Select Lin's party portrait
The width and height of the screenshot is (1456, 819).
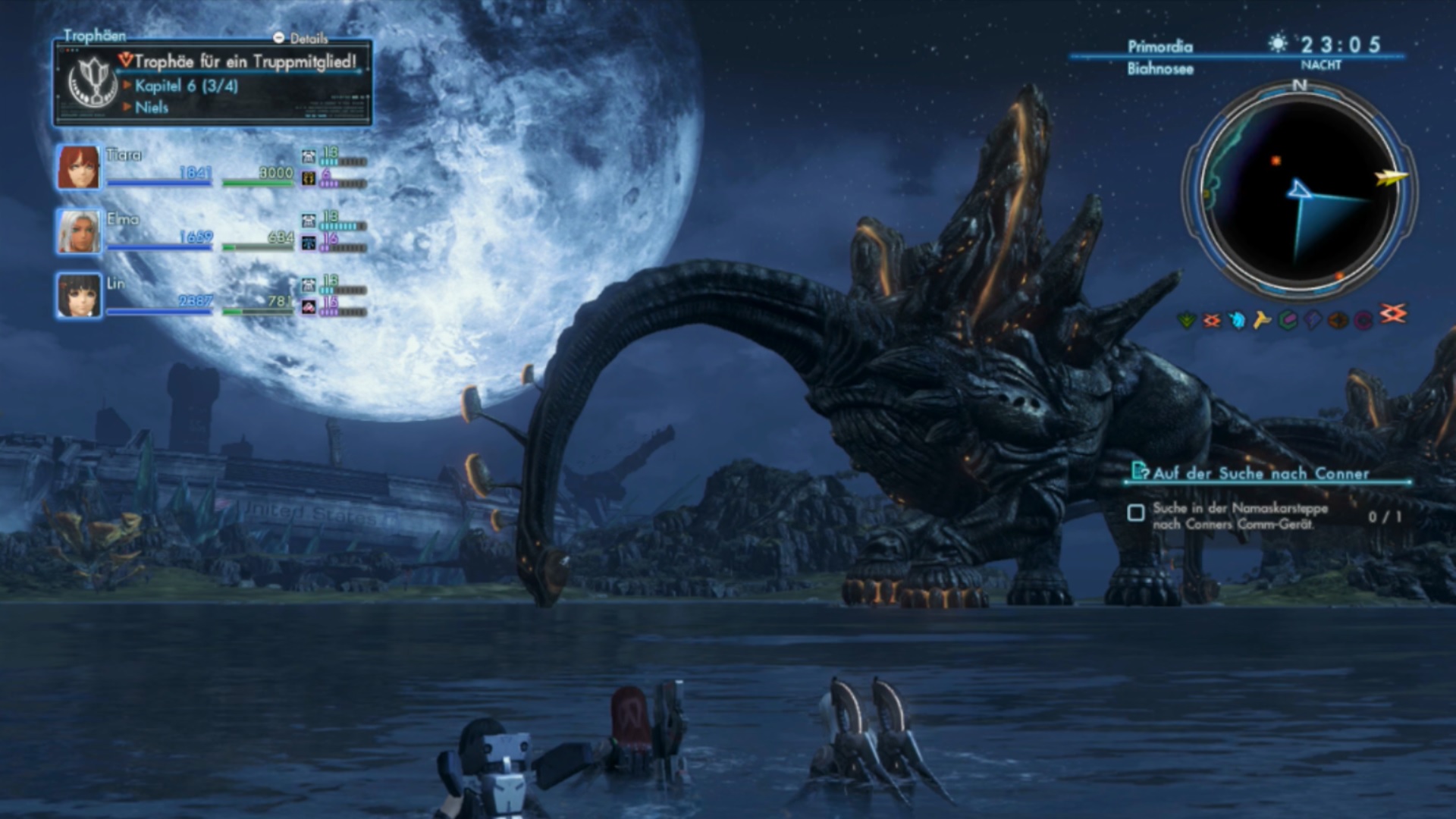pos(78,296)
